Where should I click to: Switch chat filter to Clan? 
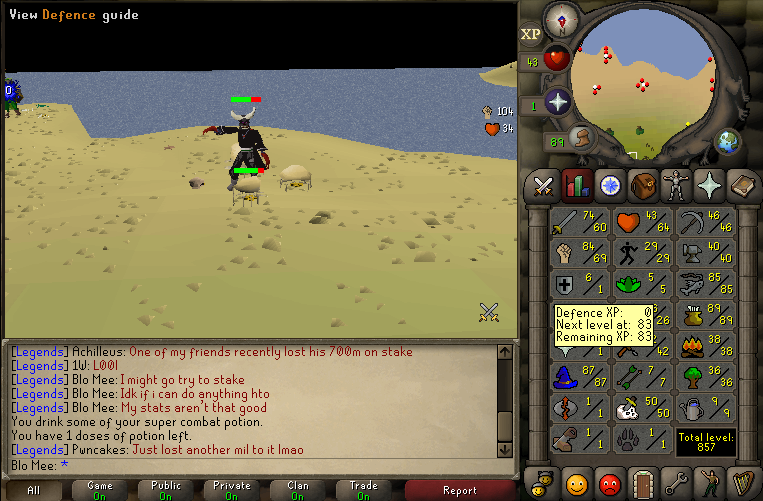[297, 490]
